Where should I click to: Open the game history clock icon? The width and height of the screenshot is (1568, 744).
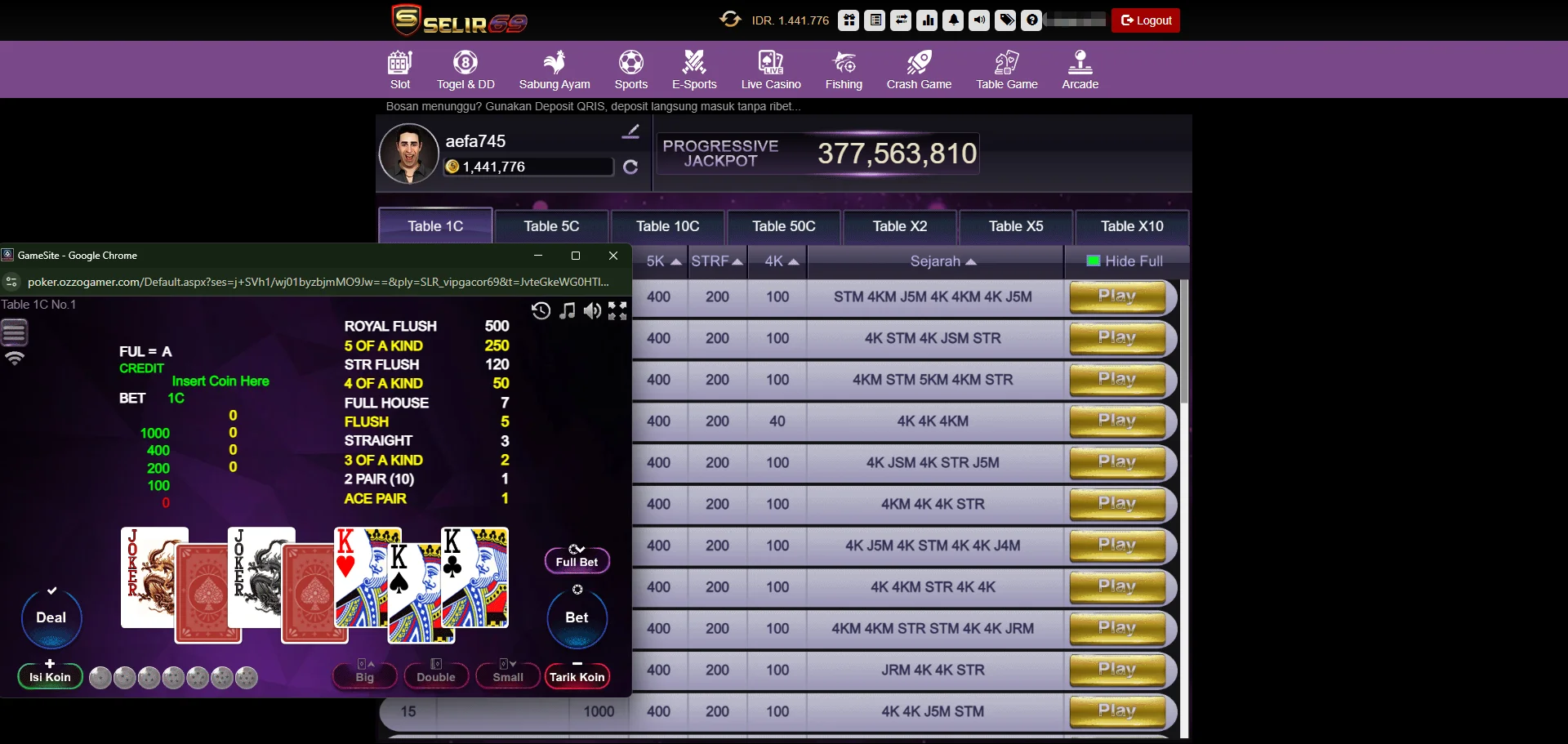541,311
